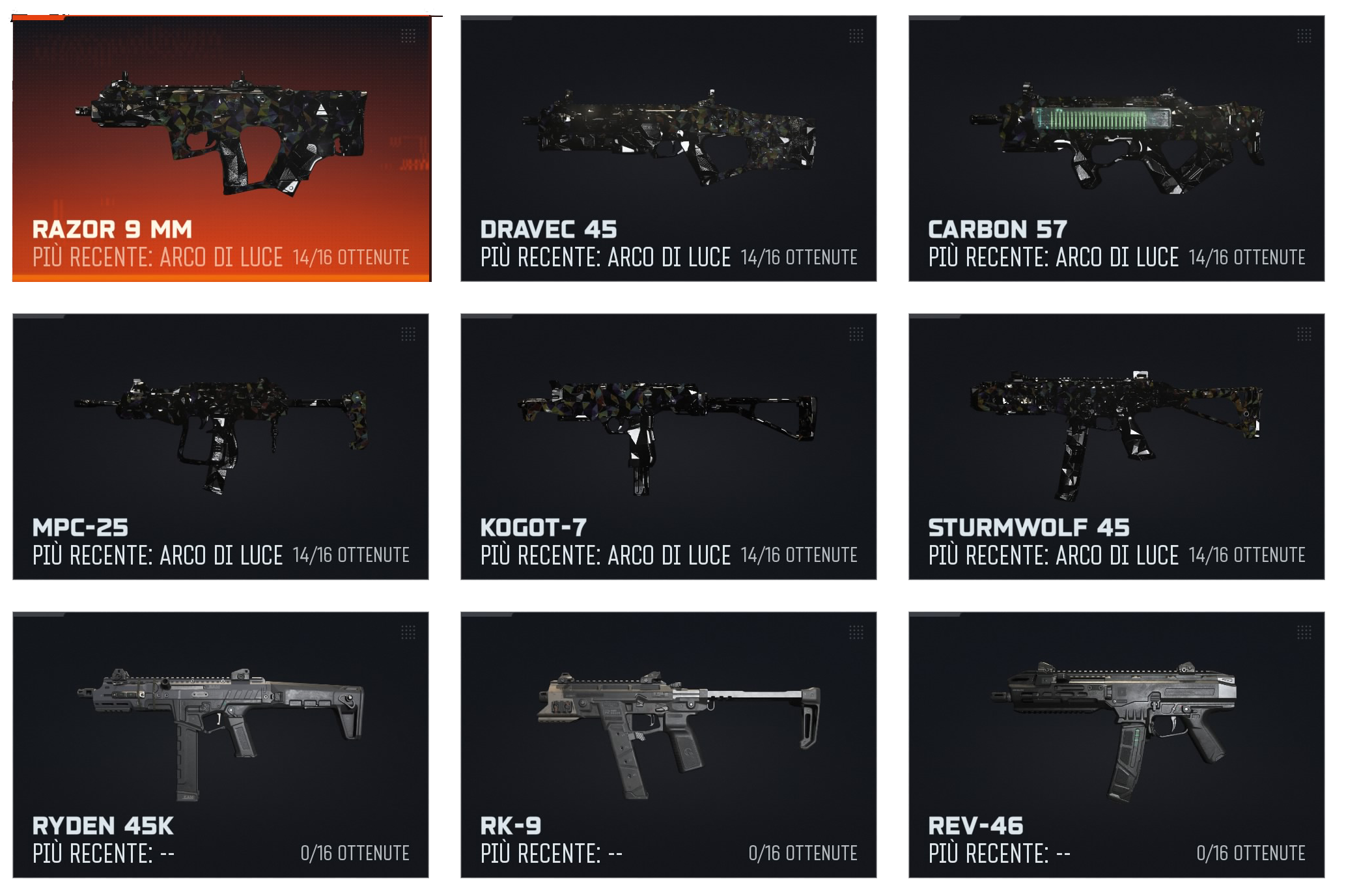Viewport: 1346px width, 896px height.
Task: Select the Razor 9 MM weapon tile
Action: (x=221, y=148)
